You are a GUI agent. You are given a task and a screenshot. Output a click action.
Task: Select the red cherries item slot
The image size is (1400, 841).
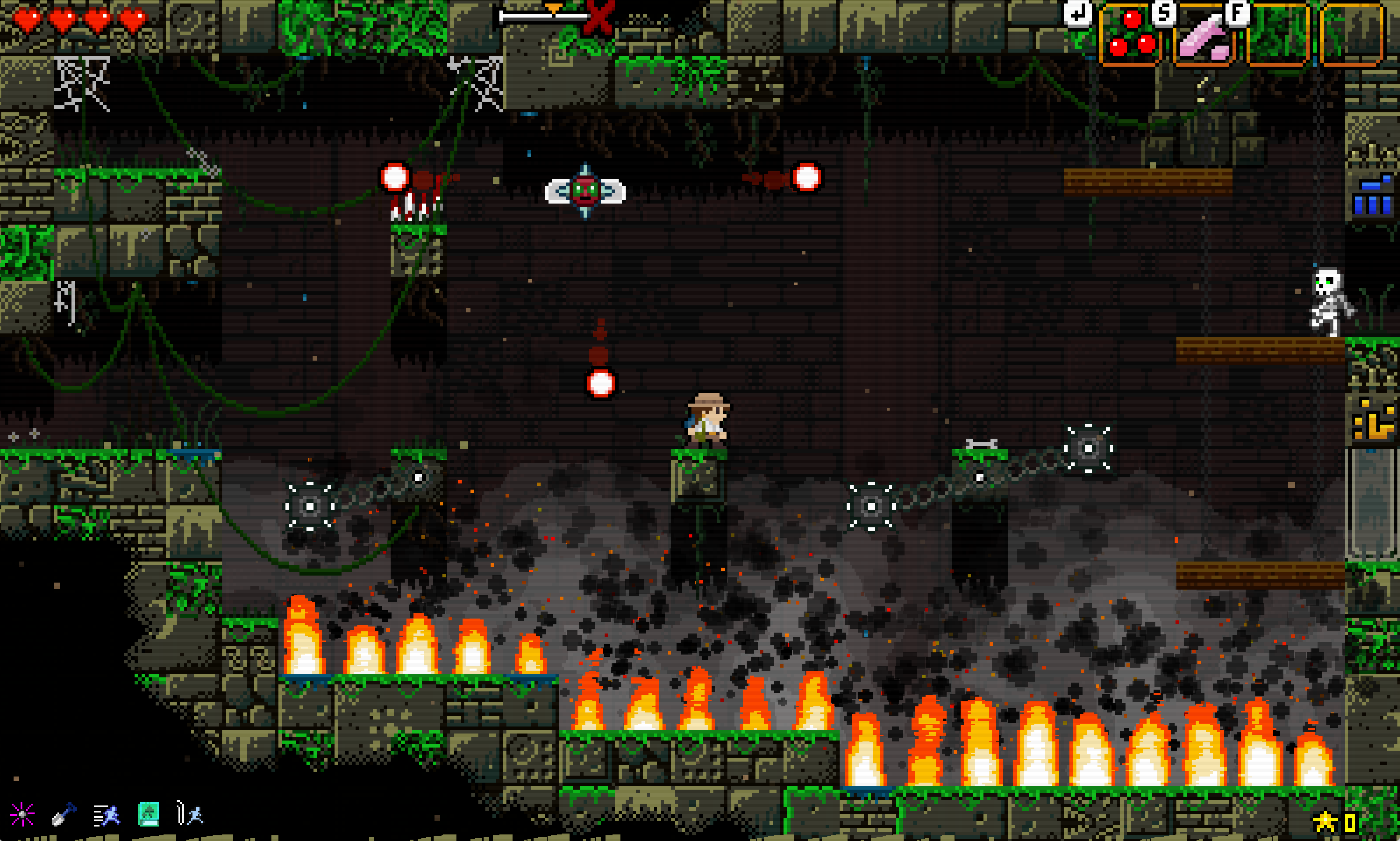point(1131,35)
